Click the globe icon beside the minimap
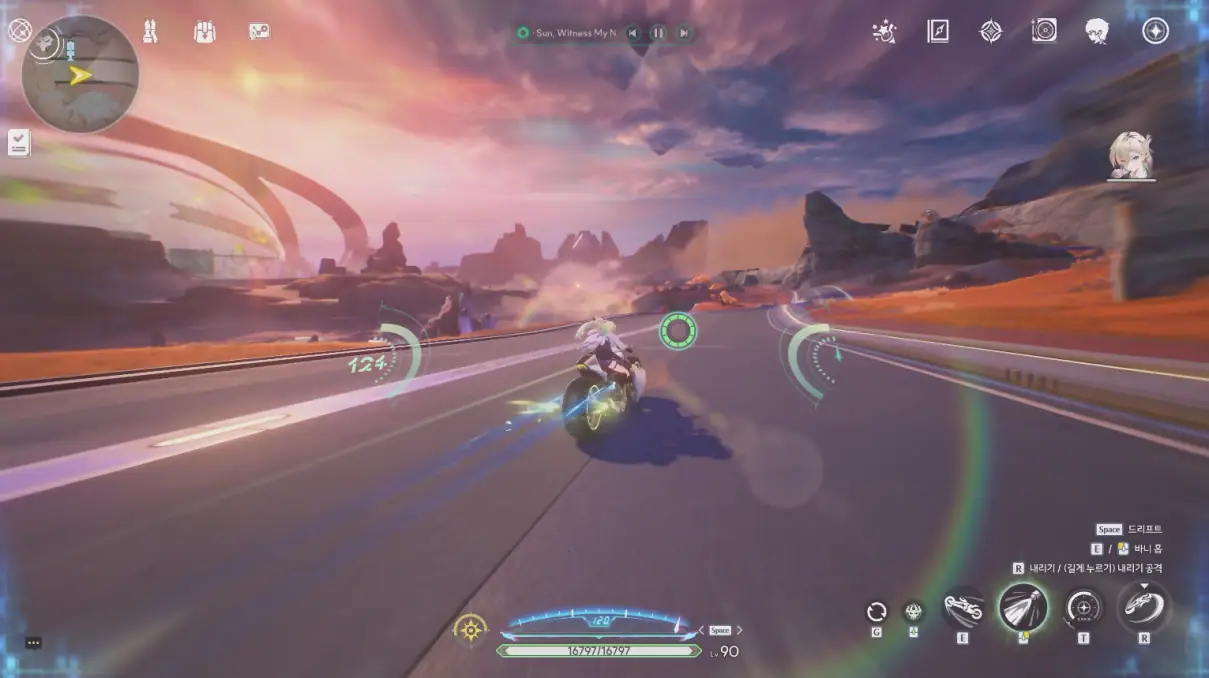1209x678 pixels. [x=19, y=30]
